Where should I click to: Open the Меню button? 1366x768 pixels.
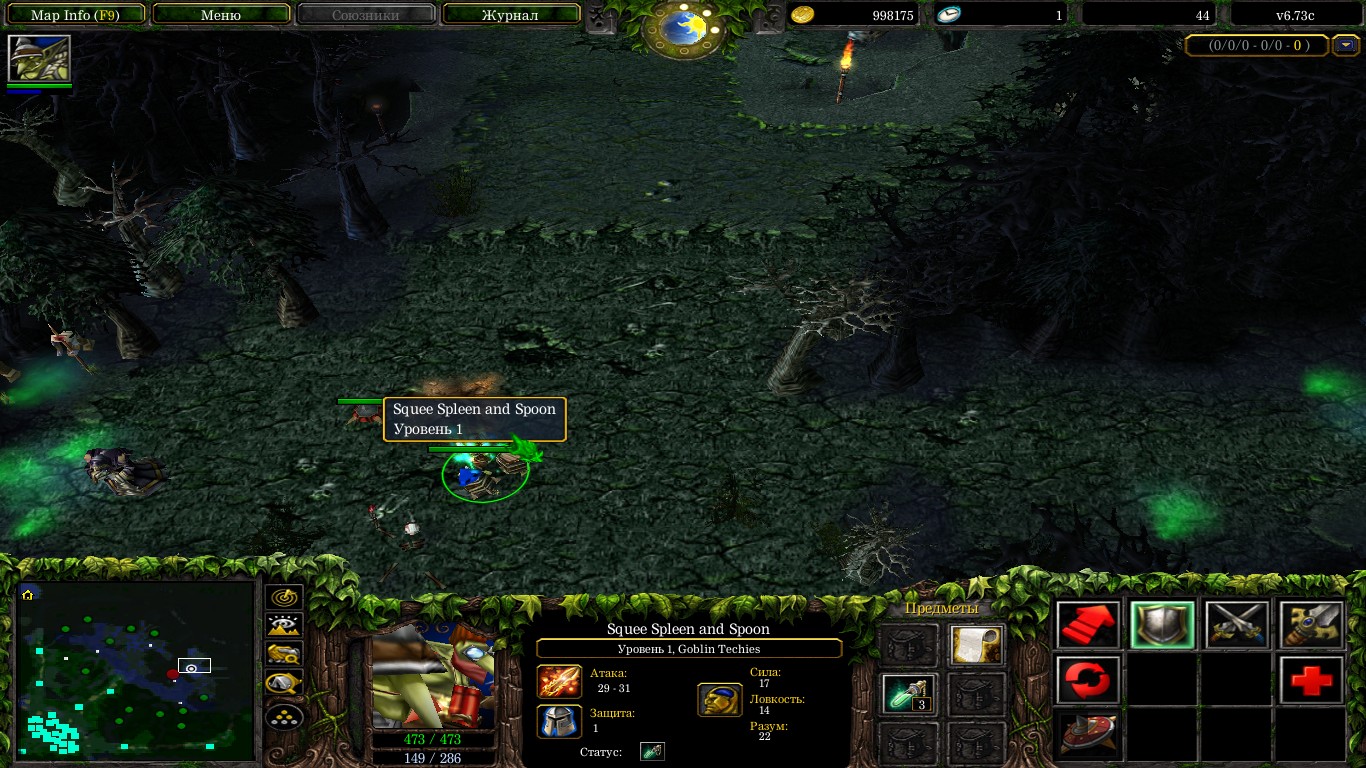tap(221, 15)
